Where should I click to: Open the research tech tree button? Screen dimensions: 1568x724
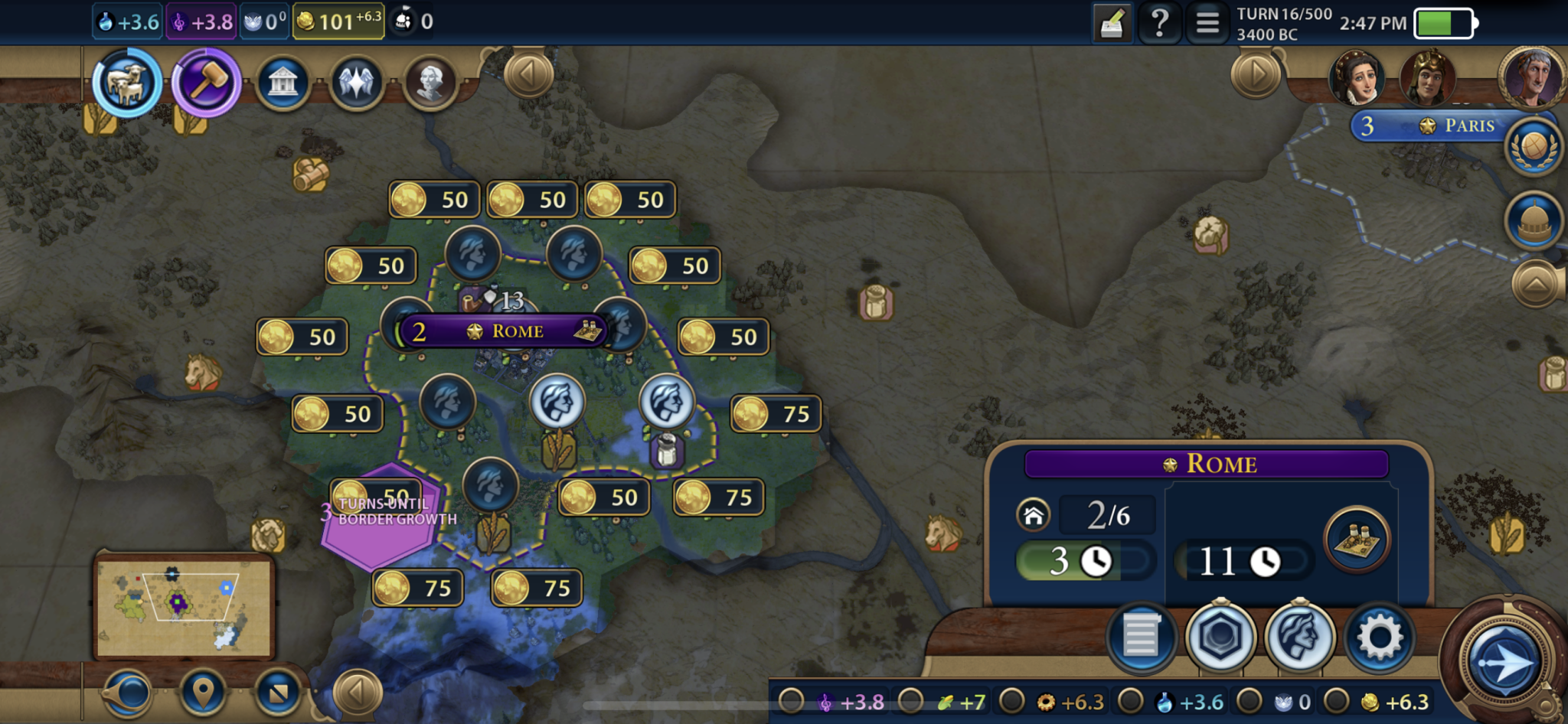click(x=127, y=83)
